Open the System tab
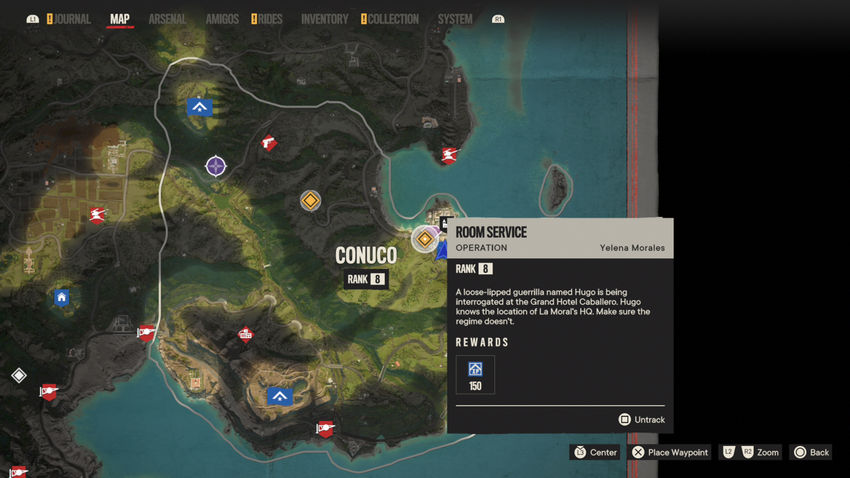This screenshot has width=850, height=478. [x=455, y=19]
